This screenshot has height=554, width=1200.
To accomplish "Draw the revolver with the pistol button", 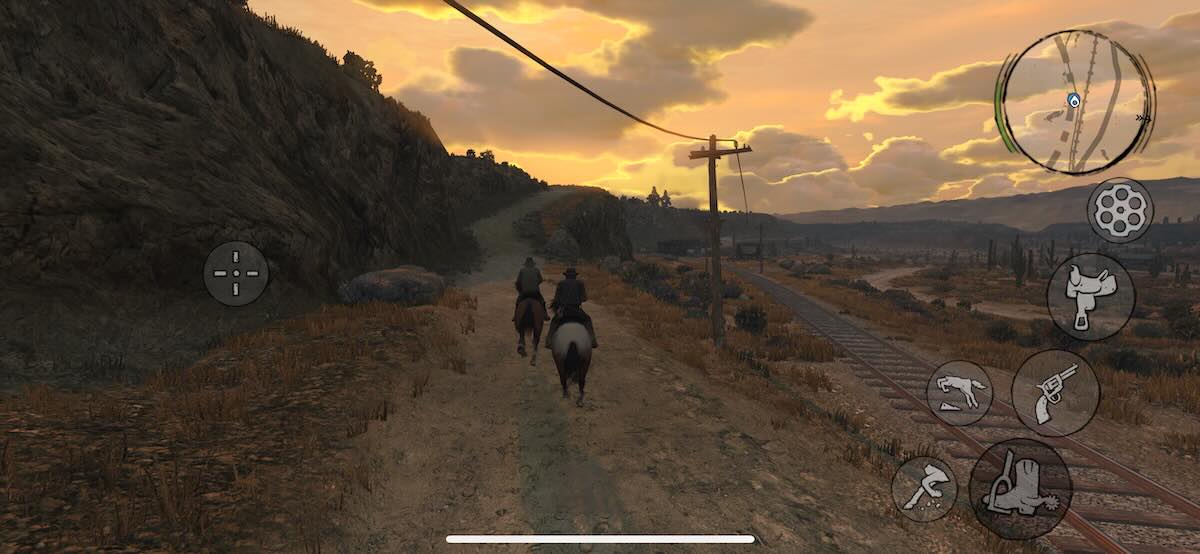I will pyautogui.click(x=1055, y=392).
